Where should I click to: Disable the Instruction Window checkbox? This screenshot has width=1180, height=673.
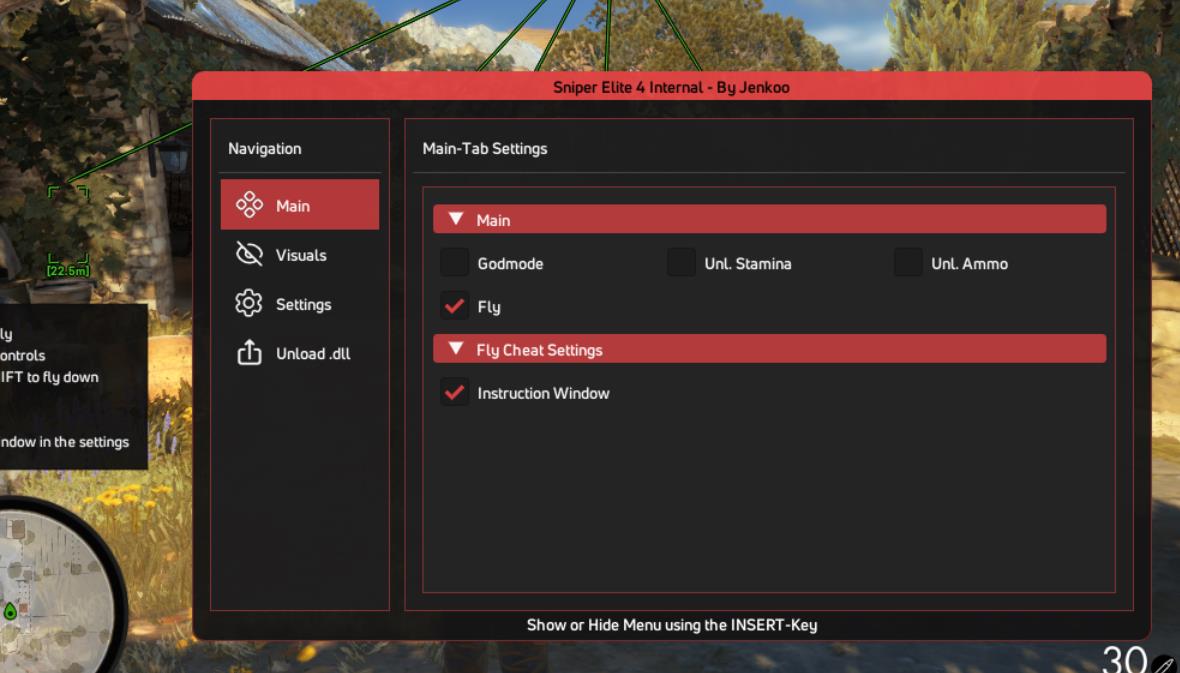(455, 393)
